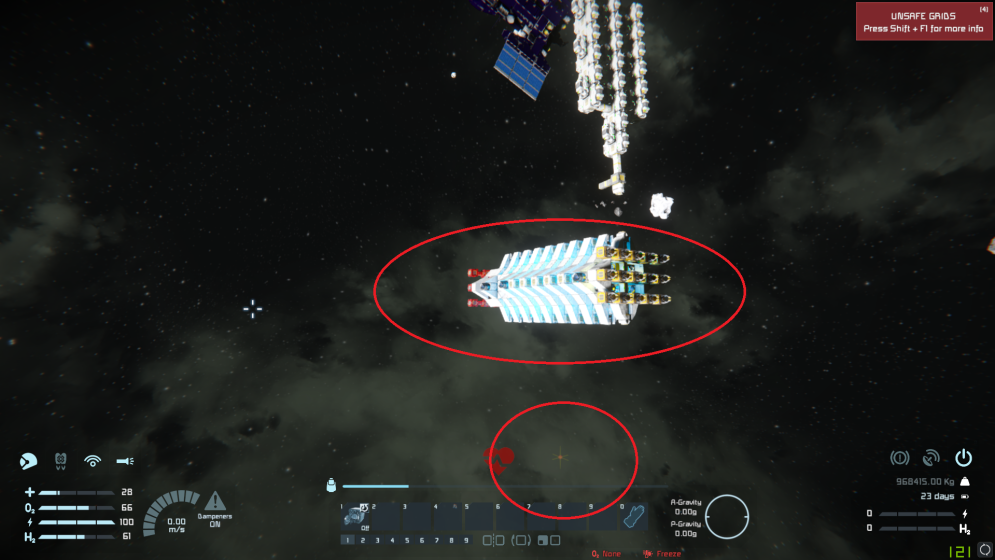The height and width of the screenshot is (560, 995).
Task: Click the Dampeners ON warning indicator
Action: pos(217,506)
